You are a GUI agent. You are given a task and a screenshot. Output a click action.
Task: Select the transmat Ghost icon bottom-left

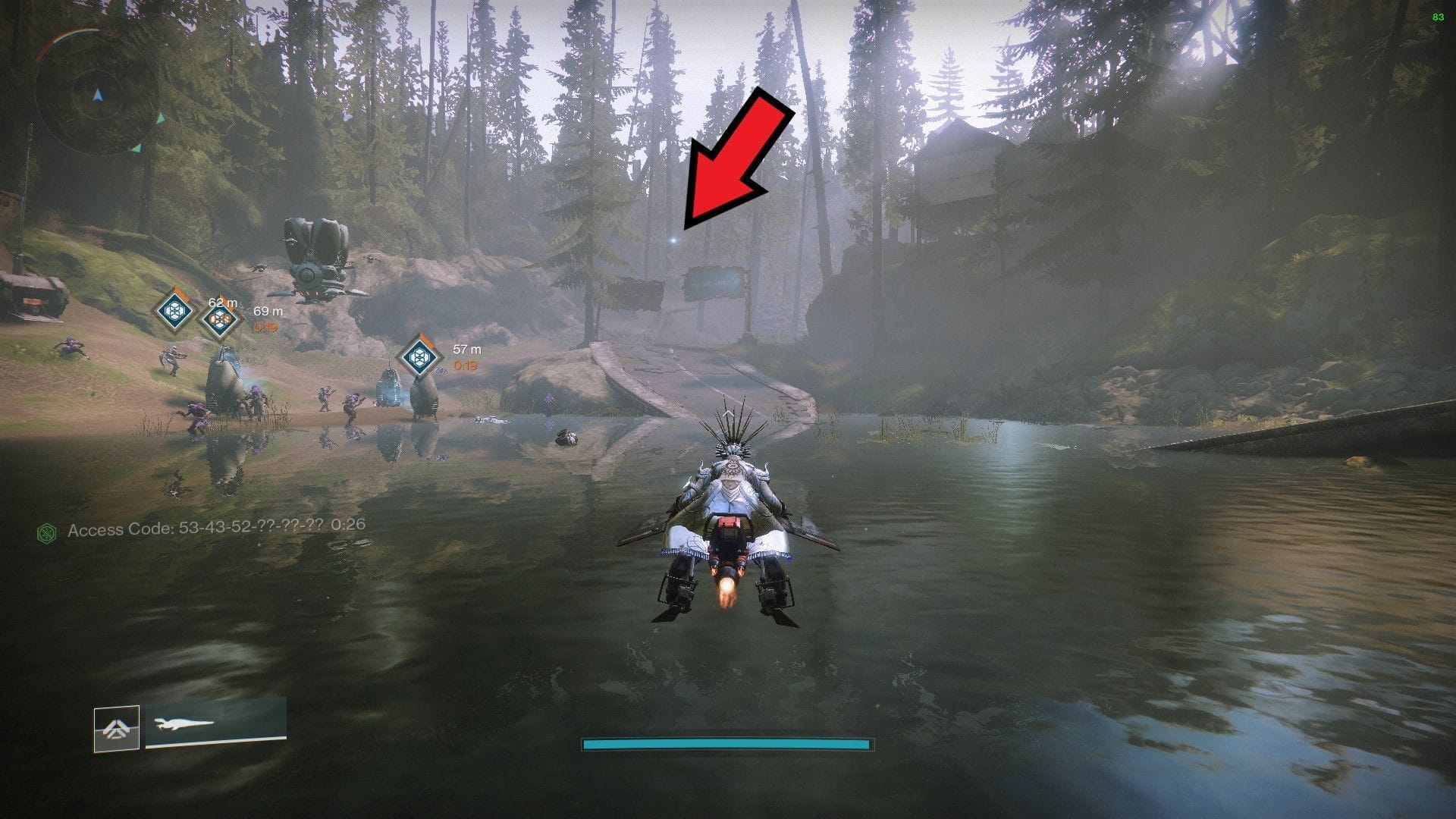(116, 726)
